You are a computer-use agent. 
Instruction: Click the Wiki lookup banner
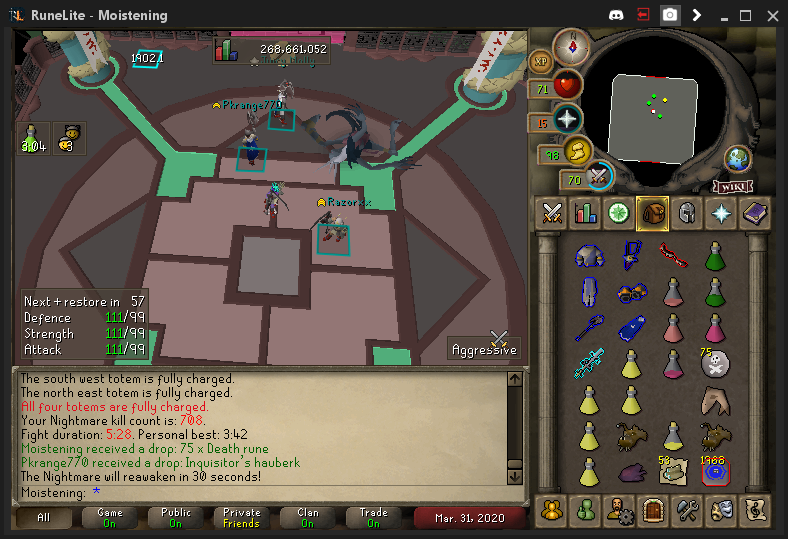(731, 186)
